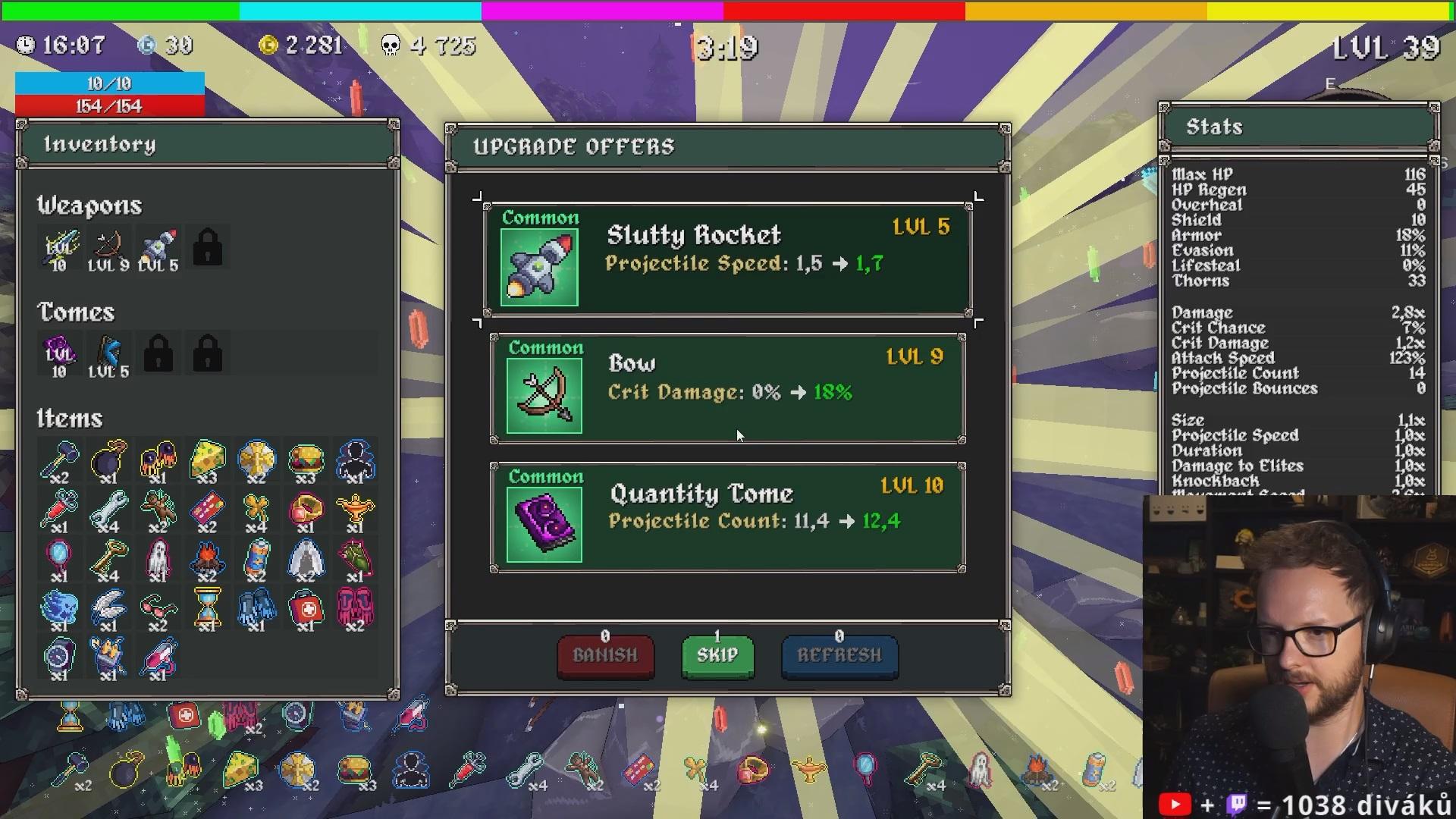Select the campfire item slot

tap(207, 561)
